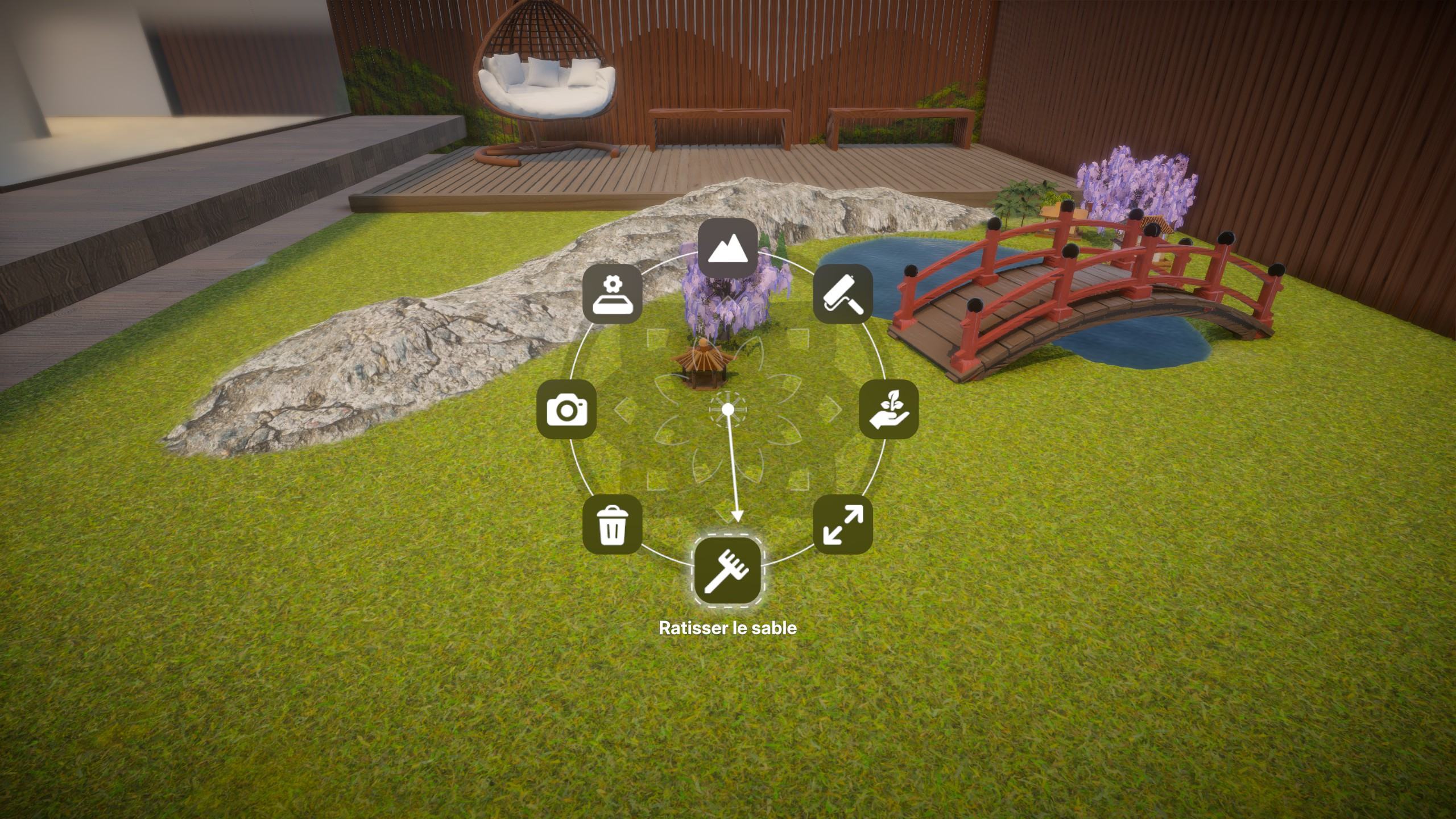
Task: Choose the flower planter box tool
Action: [612, 294]
